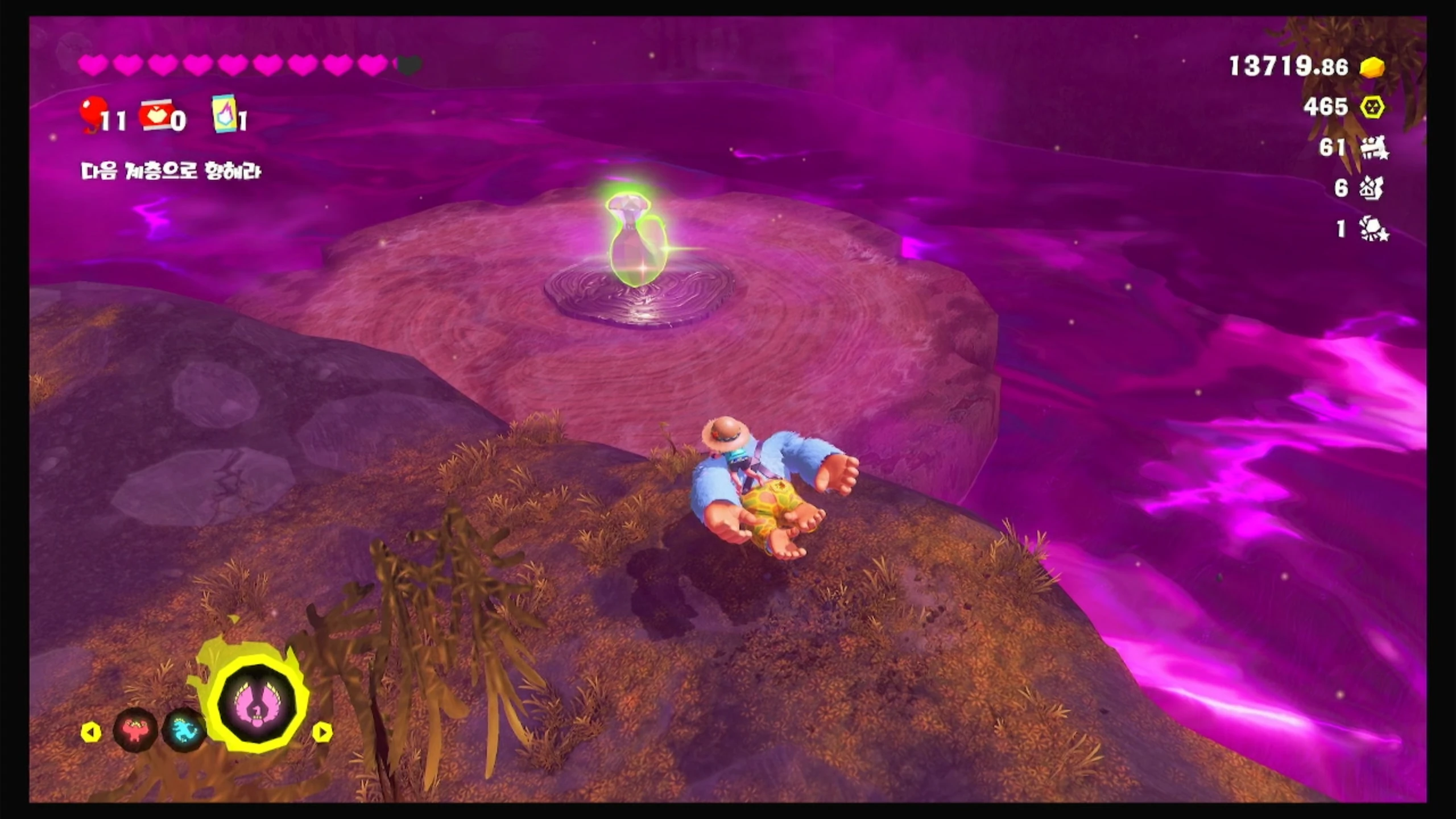
Task: Pick the yellow crystal card item
Action: (x=224, y=114)
